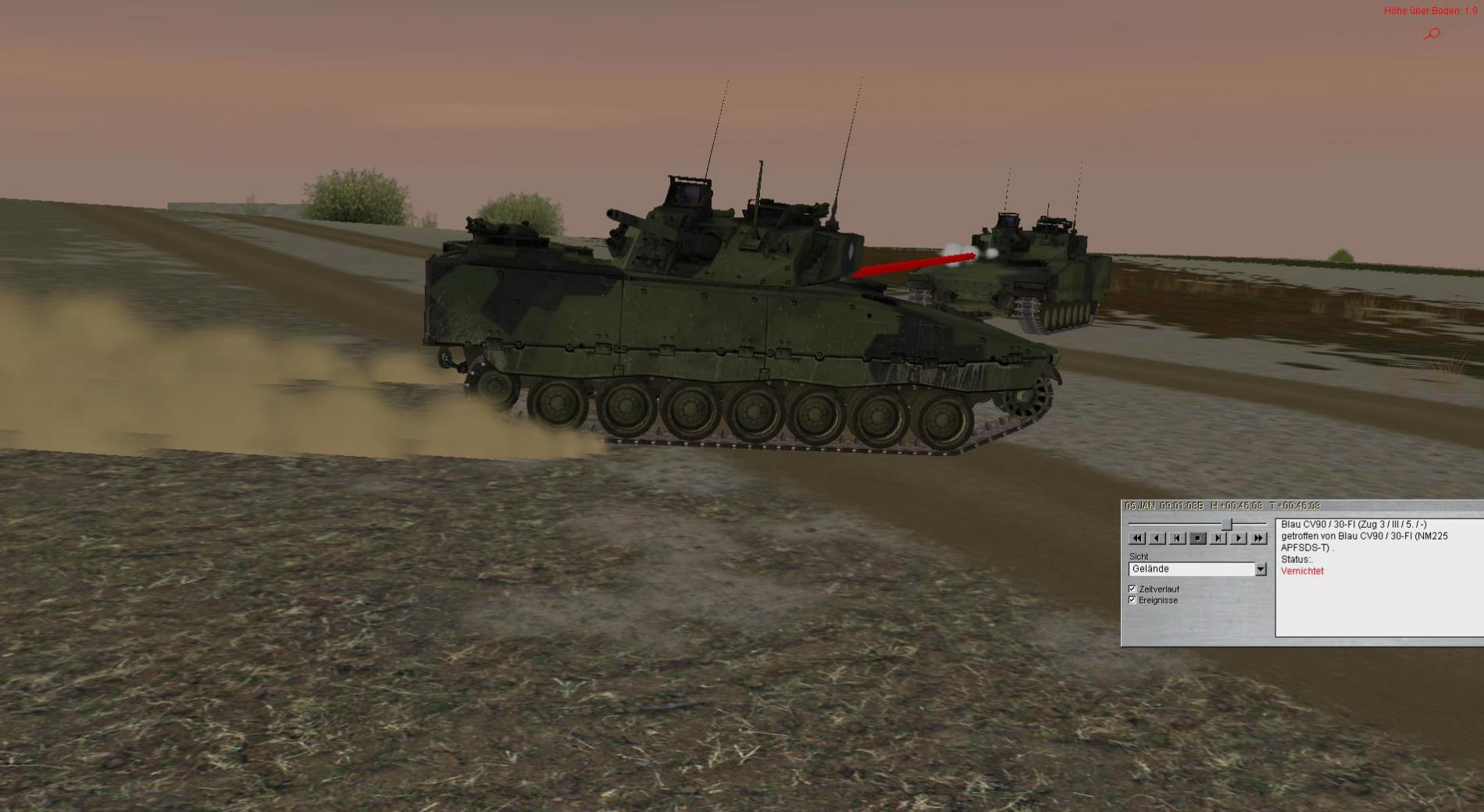Toggle the Zeitverlauf checkbox
1484x812 pixels.
(x=1133, y=589)
